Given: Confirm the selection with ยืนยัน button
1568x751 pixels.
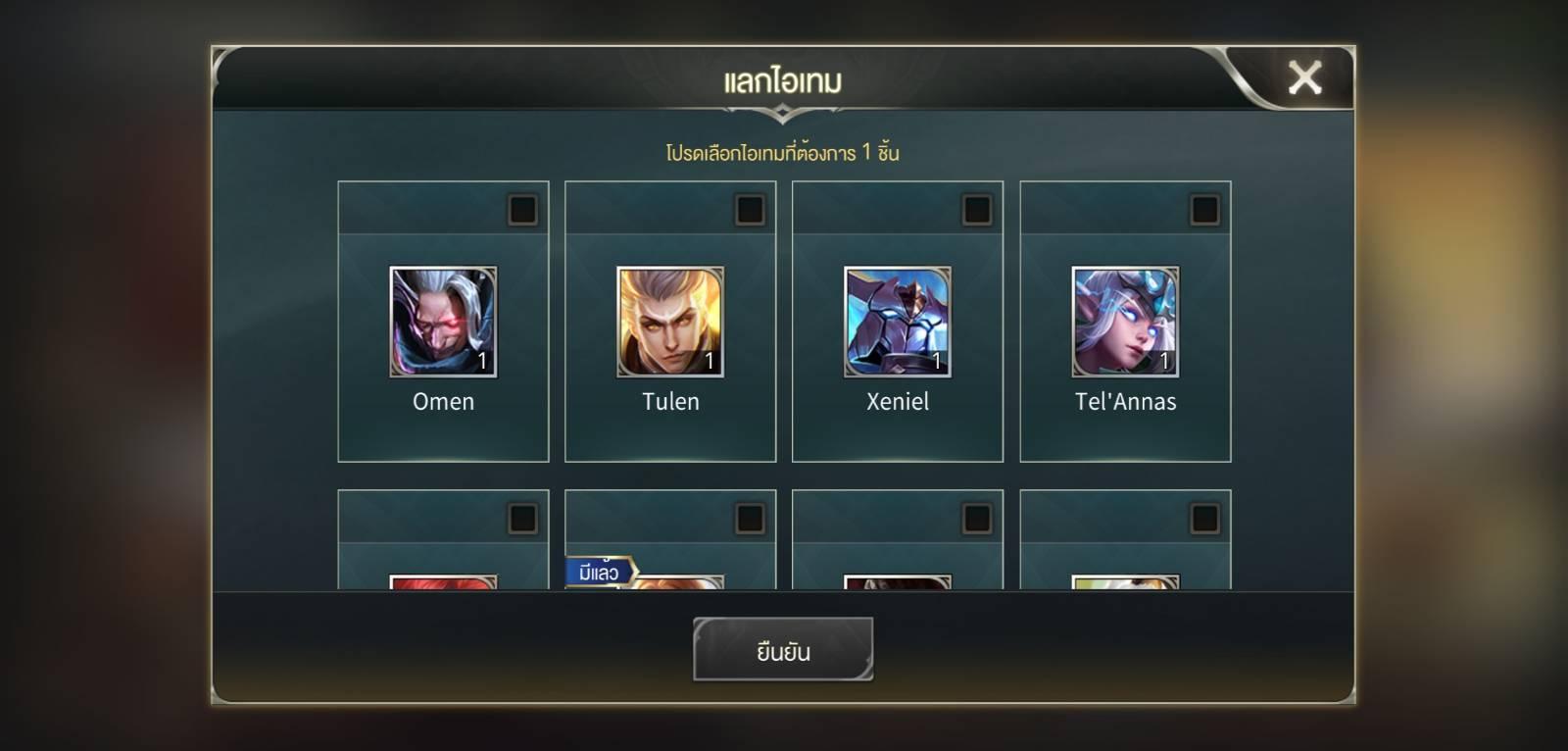Looking at the screenshot, I should tap(782, 649).
